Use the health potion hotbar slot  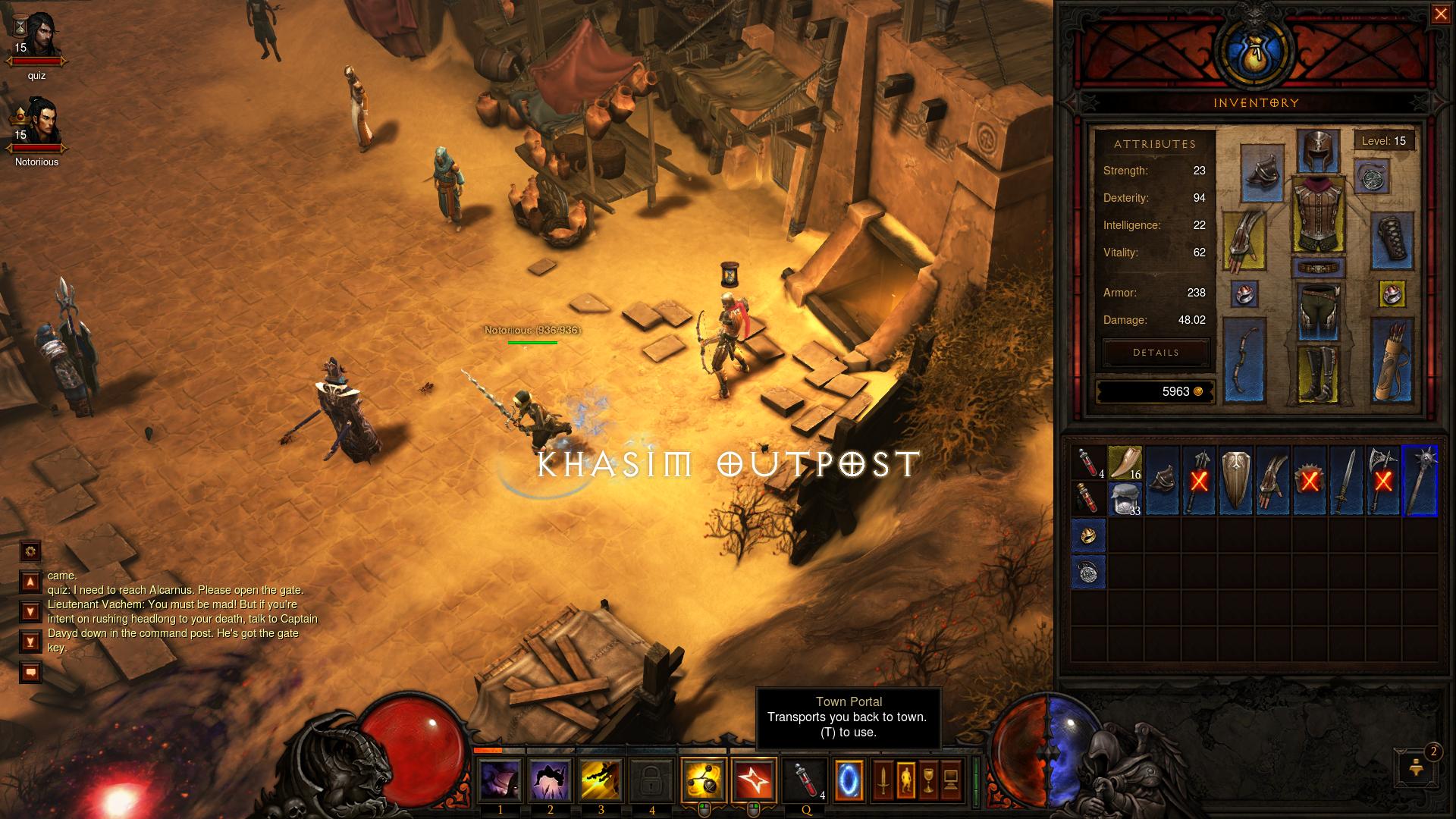[805, 779]
